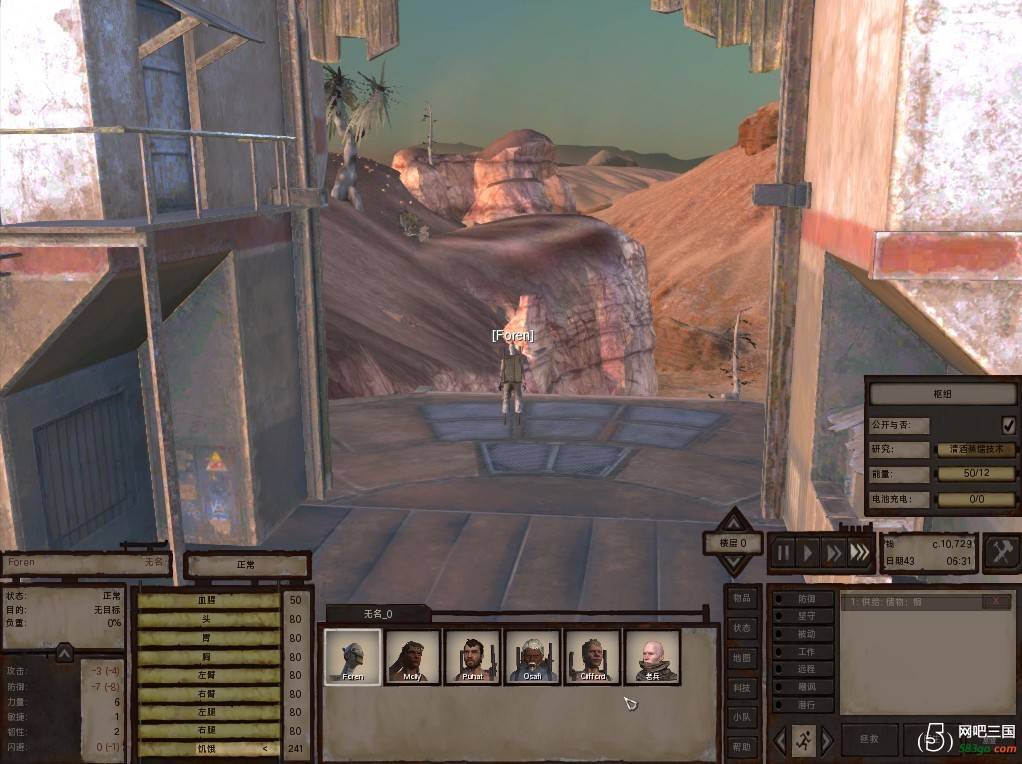Screen dimensions: 1022x764
Task: Open the 物品 inventory panel
Action: (x=740, y=598)
